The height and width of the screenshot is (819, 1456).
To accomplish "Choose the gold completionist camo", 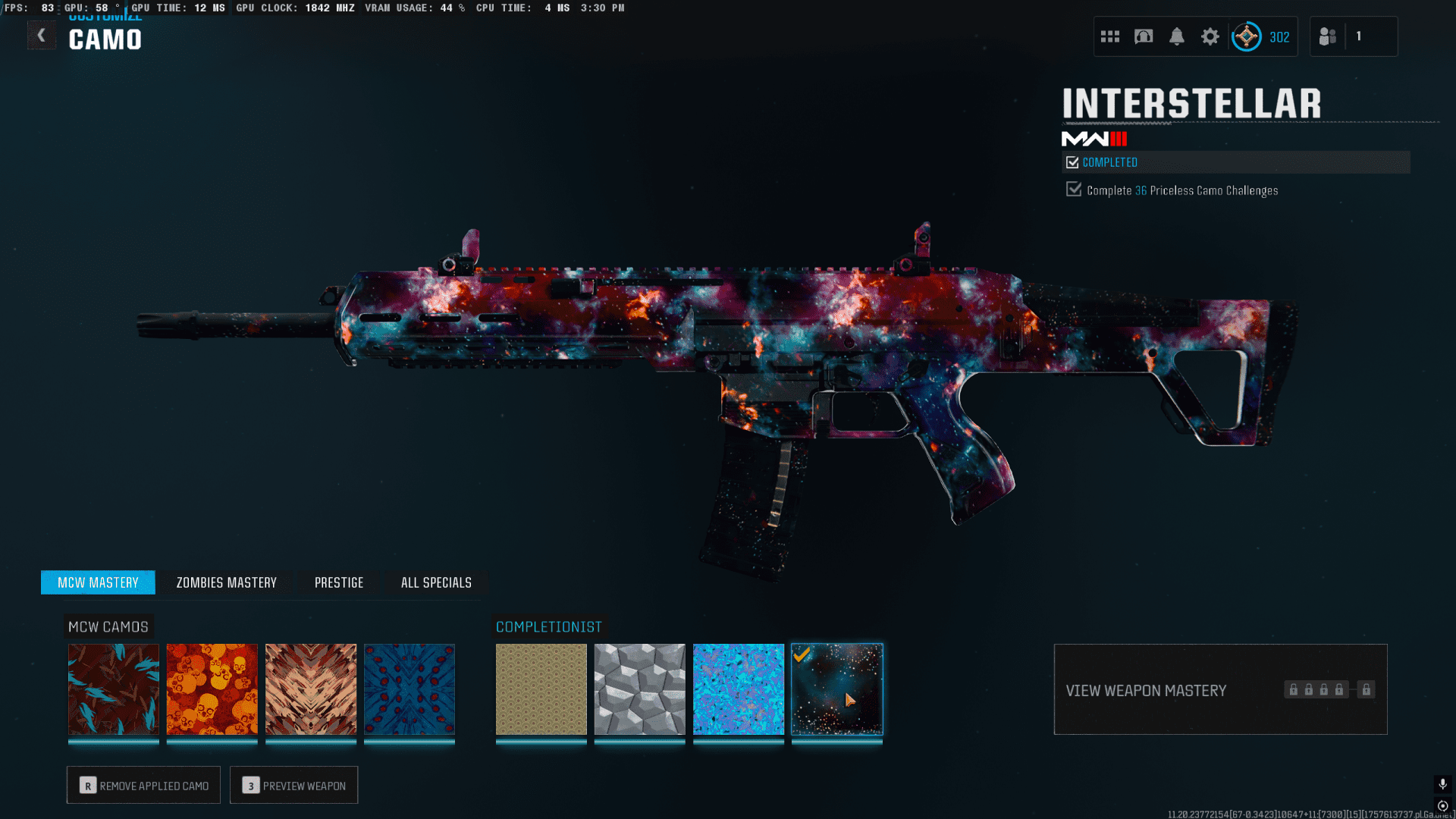I will pos(541,689).
